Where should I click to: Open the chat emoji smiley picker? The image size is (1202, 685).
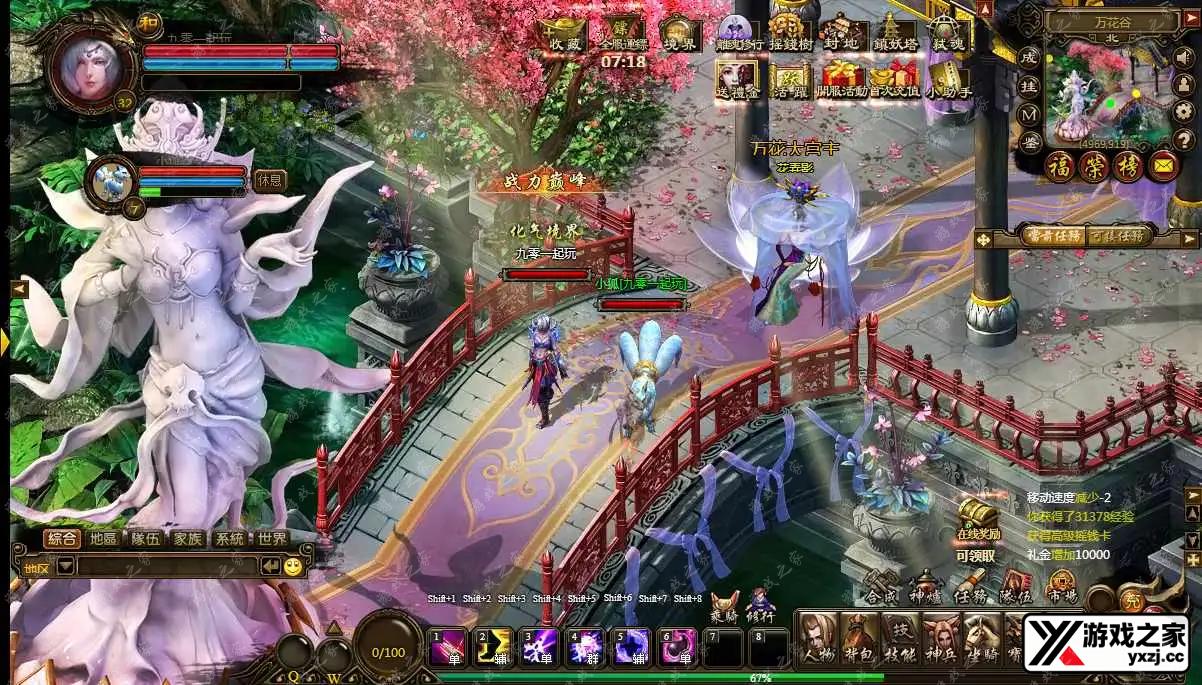click(x=293, y=567)
